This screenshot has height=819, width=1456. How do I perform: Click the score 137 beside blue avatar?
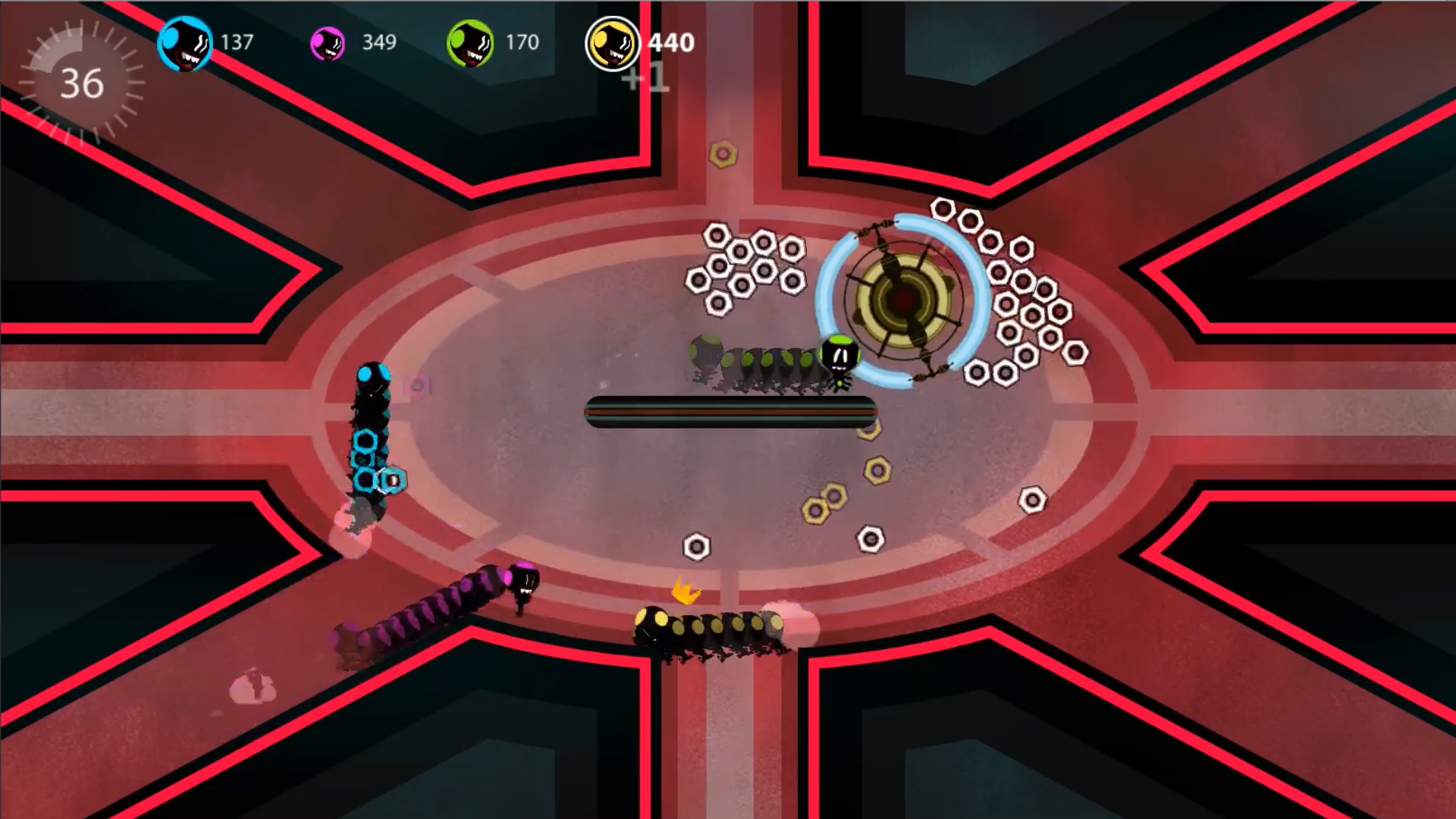point(237,42)
